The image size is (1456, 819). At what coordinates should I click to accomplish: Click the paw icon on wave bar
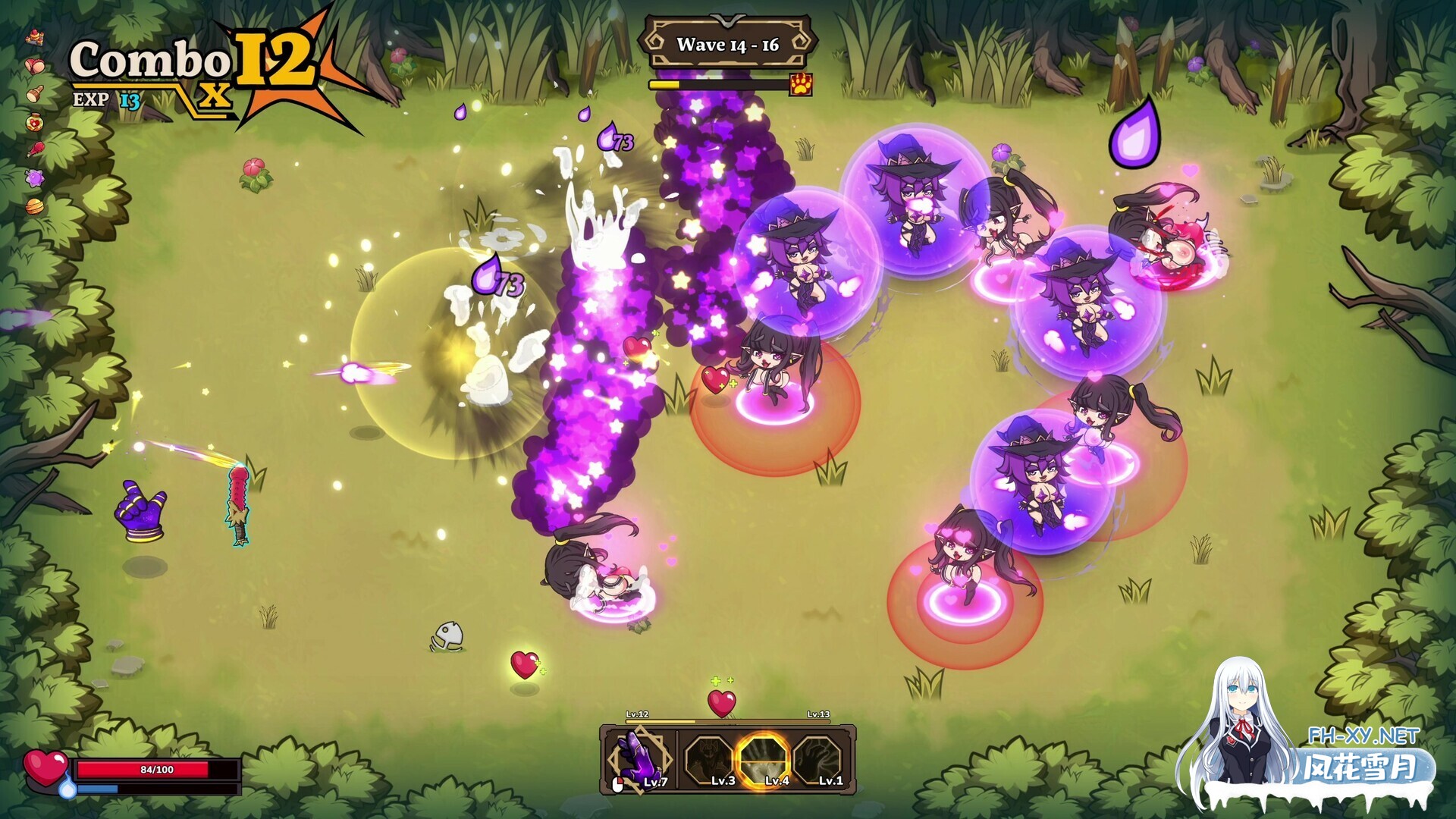801,84
